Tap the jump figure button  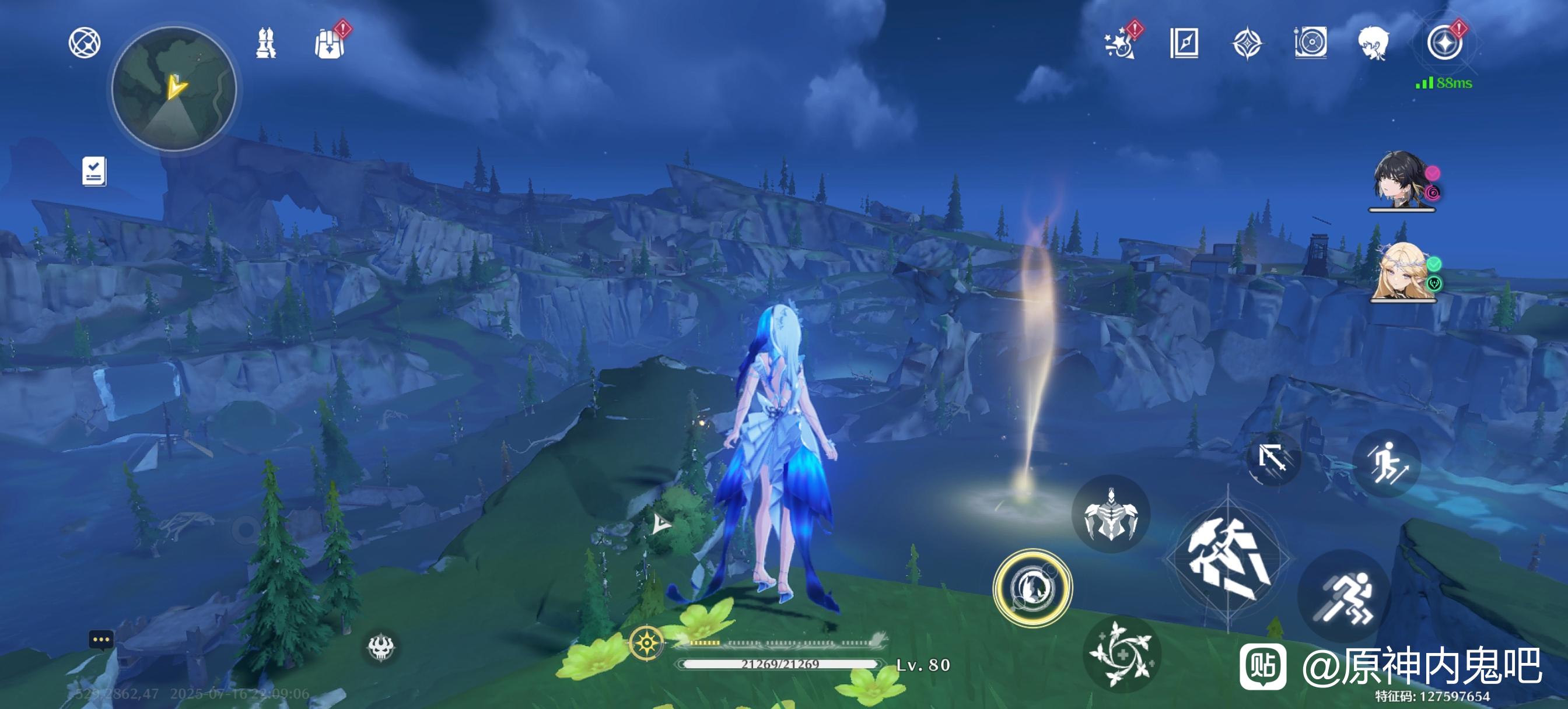click(1386, 464)
